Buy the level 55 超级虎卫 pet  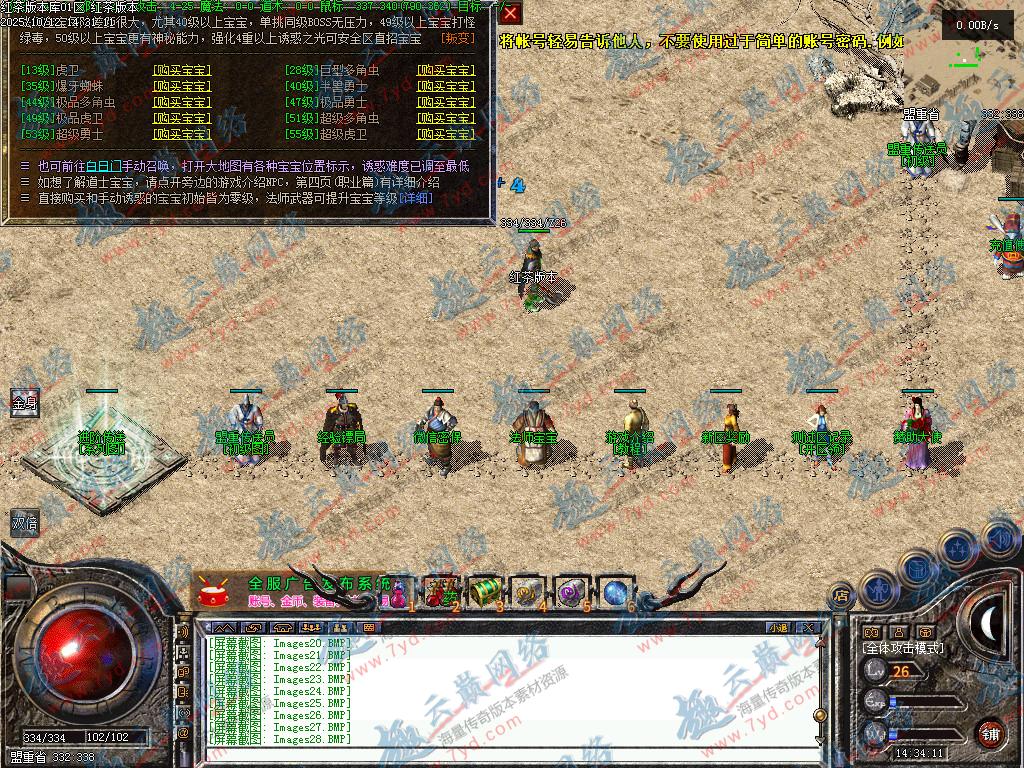[x=445, y=134]
